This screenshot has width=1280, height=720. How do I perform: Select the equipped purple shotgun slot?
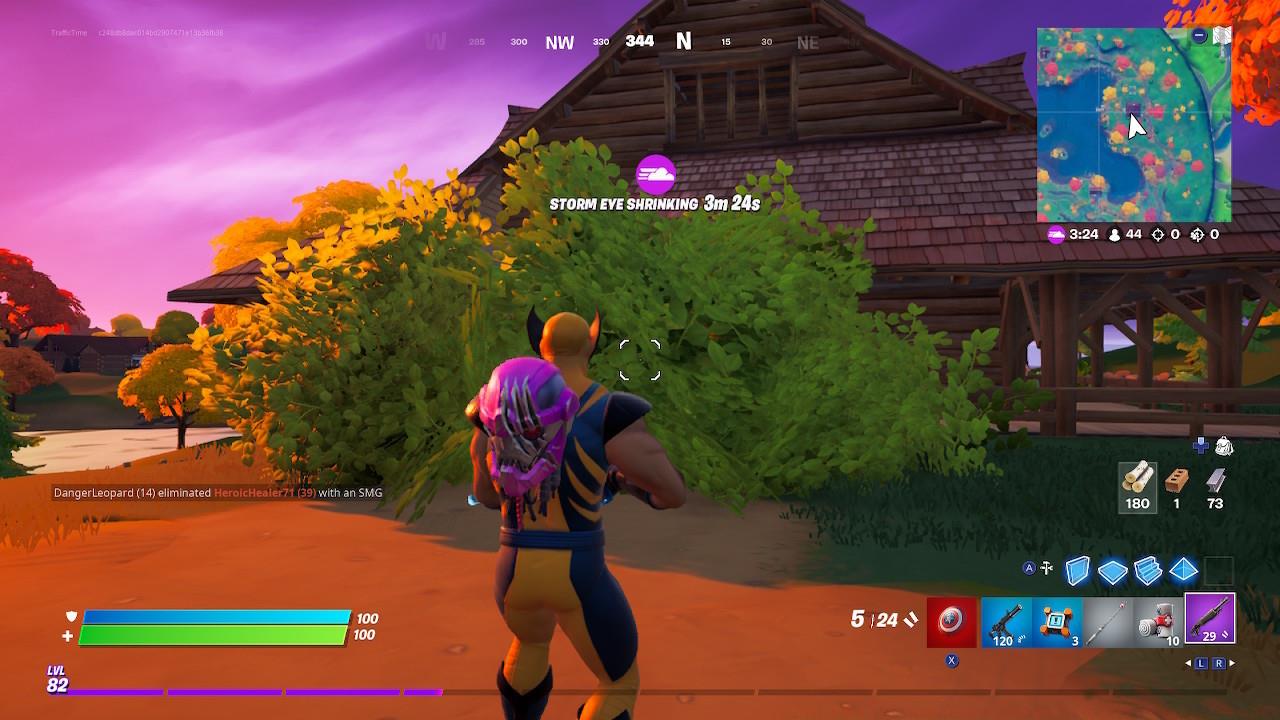[1210, 620]
